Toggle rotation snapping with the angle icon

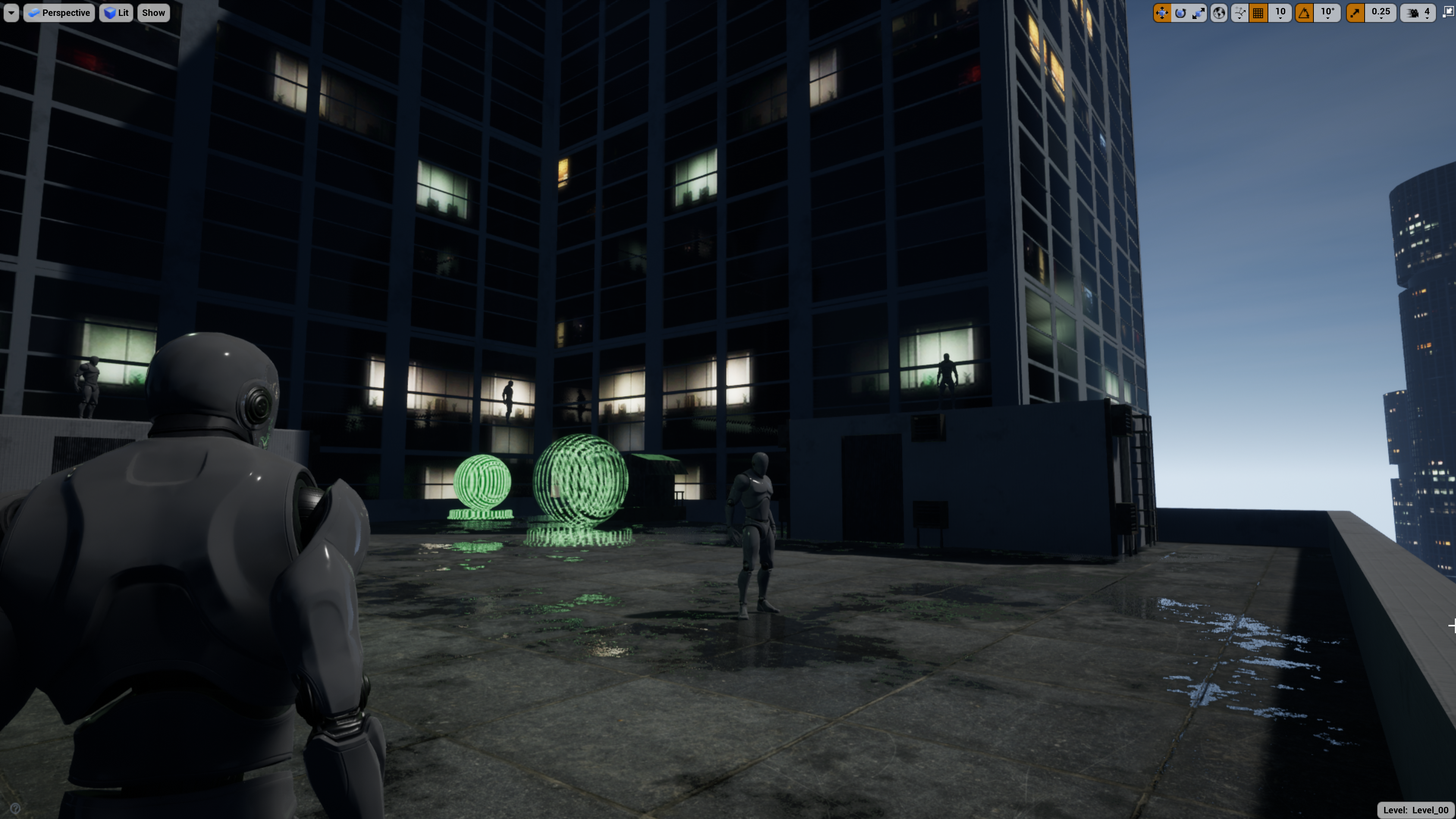[x=1304, y=13]
